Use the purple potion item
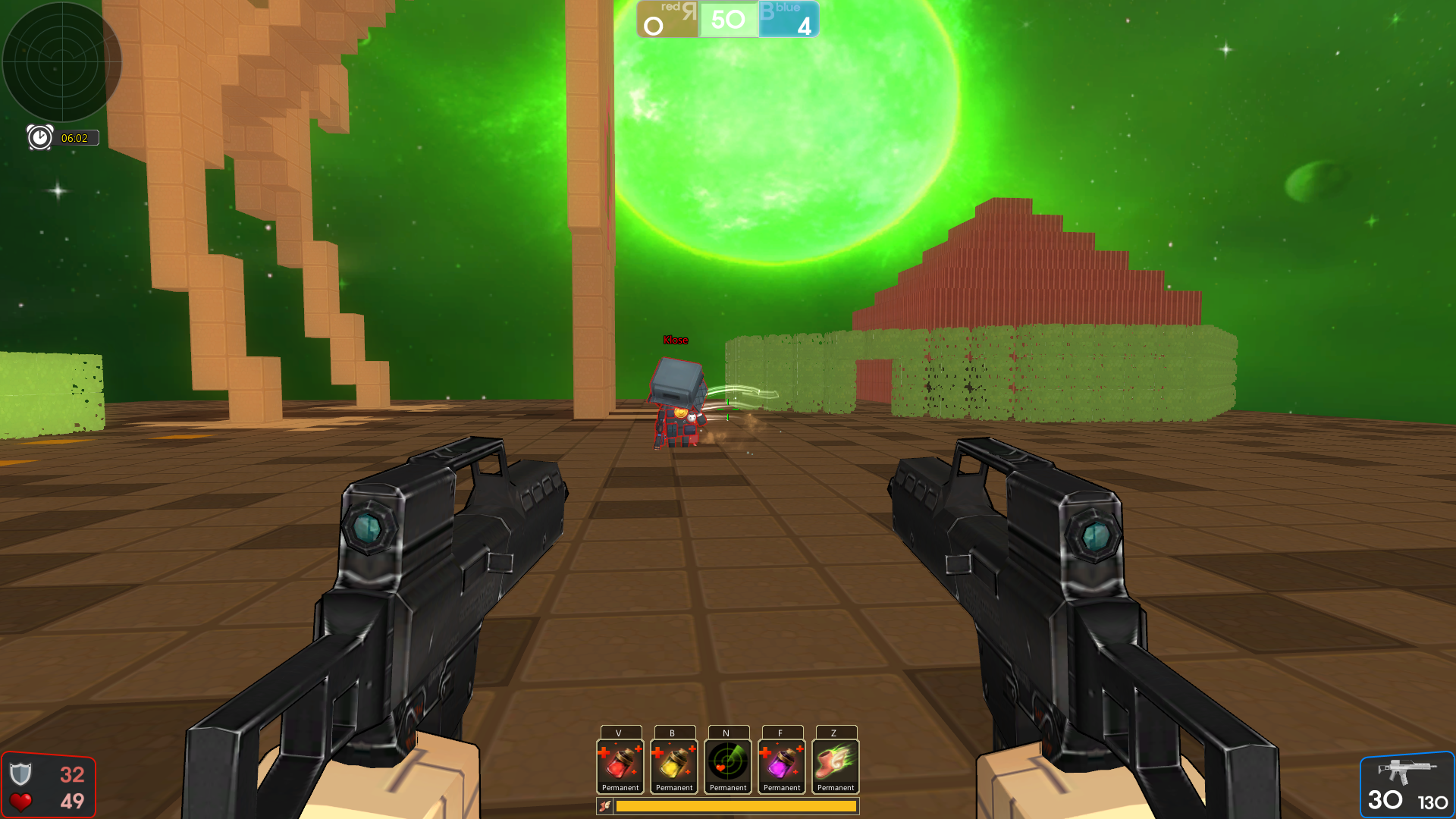The image size is (1456, 819). click(x=782, y=763)
